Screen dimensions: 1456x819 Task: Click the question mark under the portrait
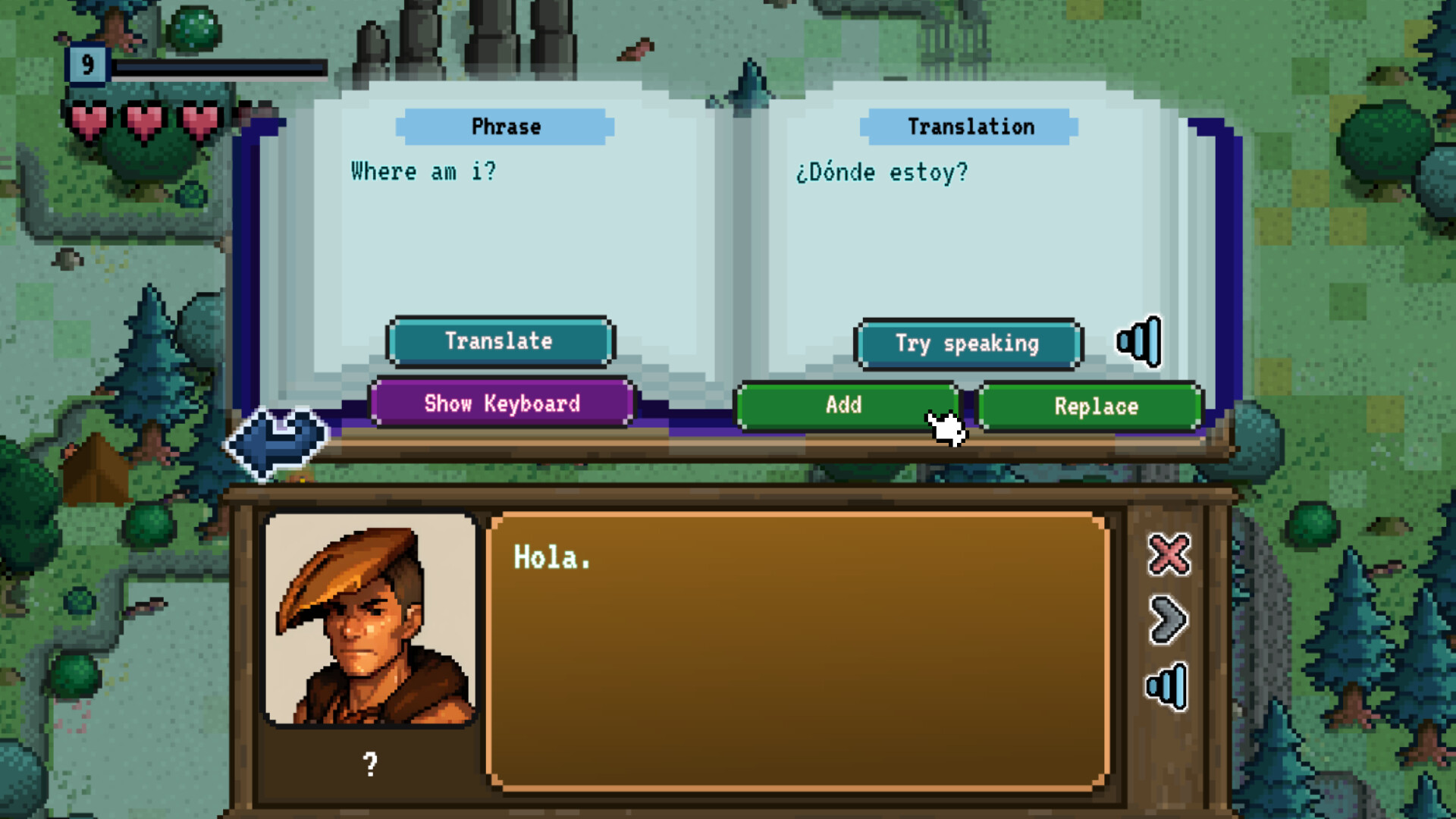point(371,764)
